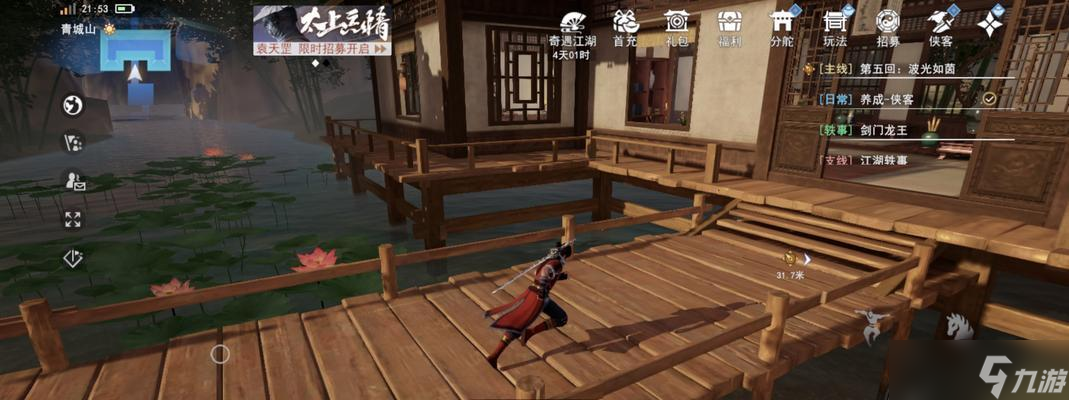Viewport: 1069px width, 400px height.
Task: Open the 奇遇江湖 event icon
Action: tap(573, 23)
